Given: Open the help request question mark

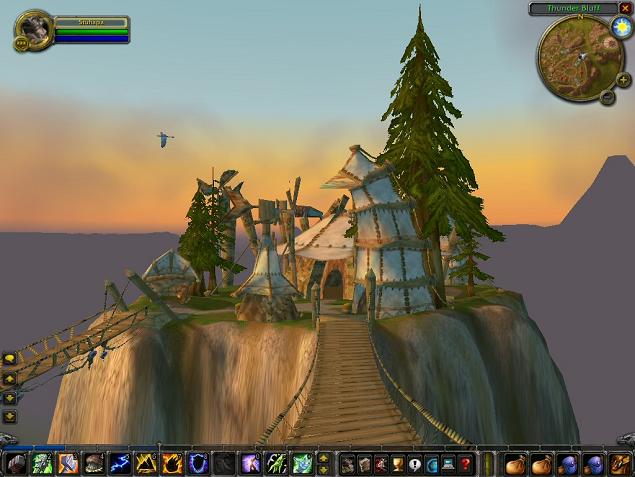Looking at the screenshot, I should click(x=466, y=464).
